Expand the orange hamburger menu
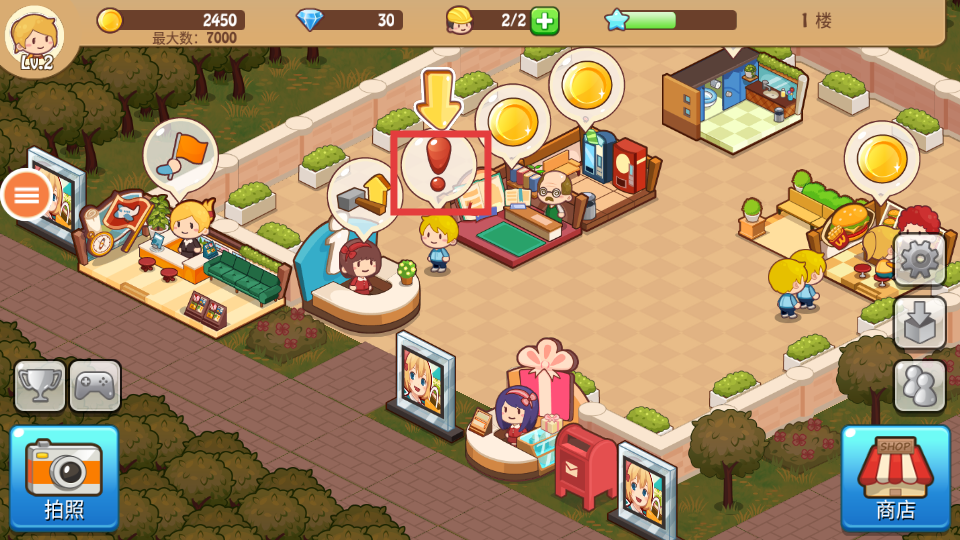This screenshot has height=540, width=960. 27,194
